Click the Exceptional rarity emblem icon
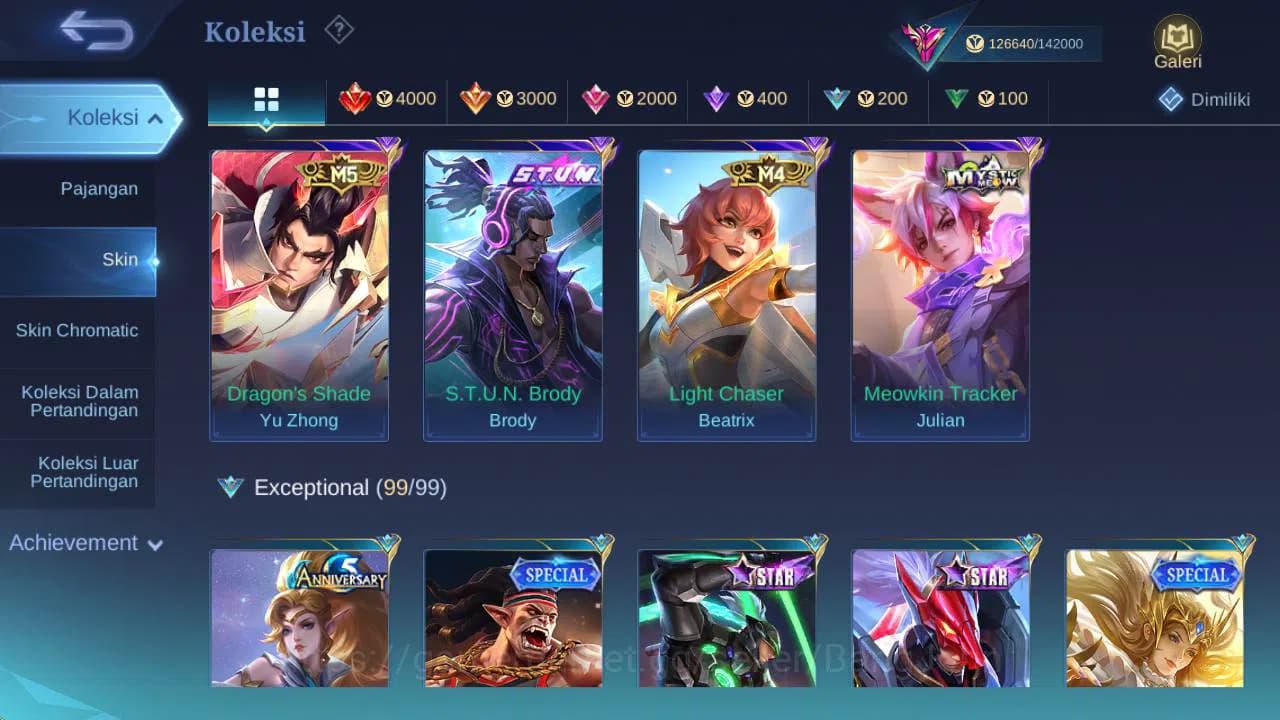Viewport: 1280px width, 720px height. tap(230, 487)
